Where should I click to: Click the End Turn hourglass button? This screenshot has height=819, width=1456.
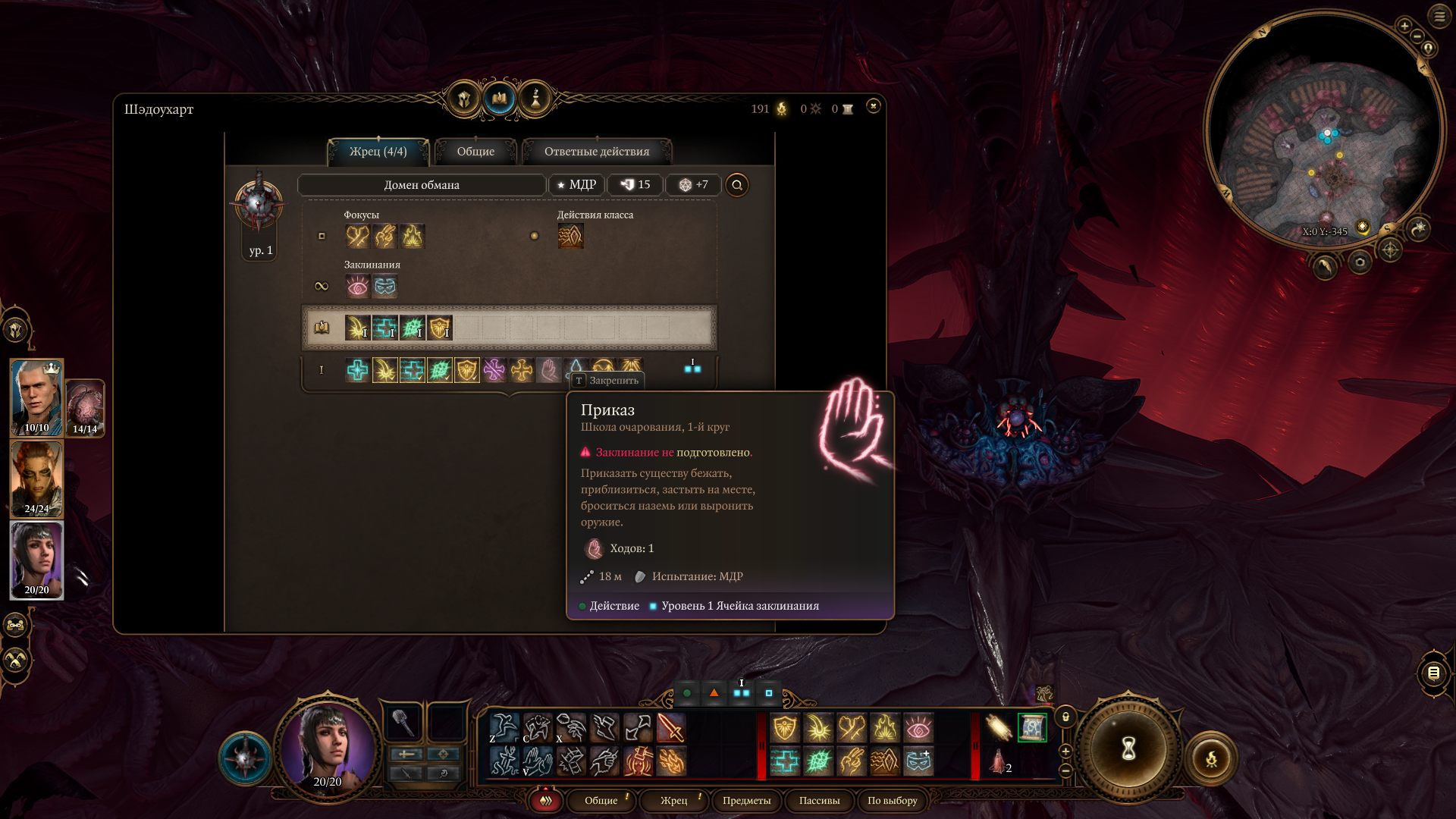pyautogui.click(x=1128, y=749)
